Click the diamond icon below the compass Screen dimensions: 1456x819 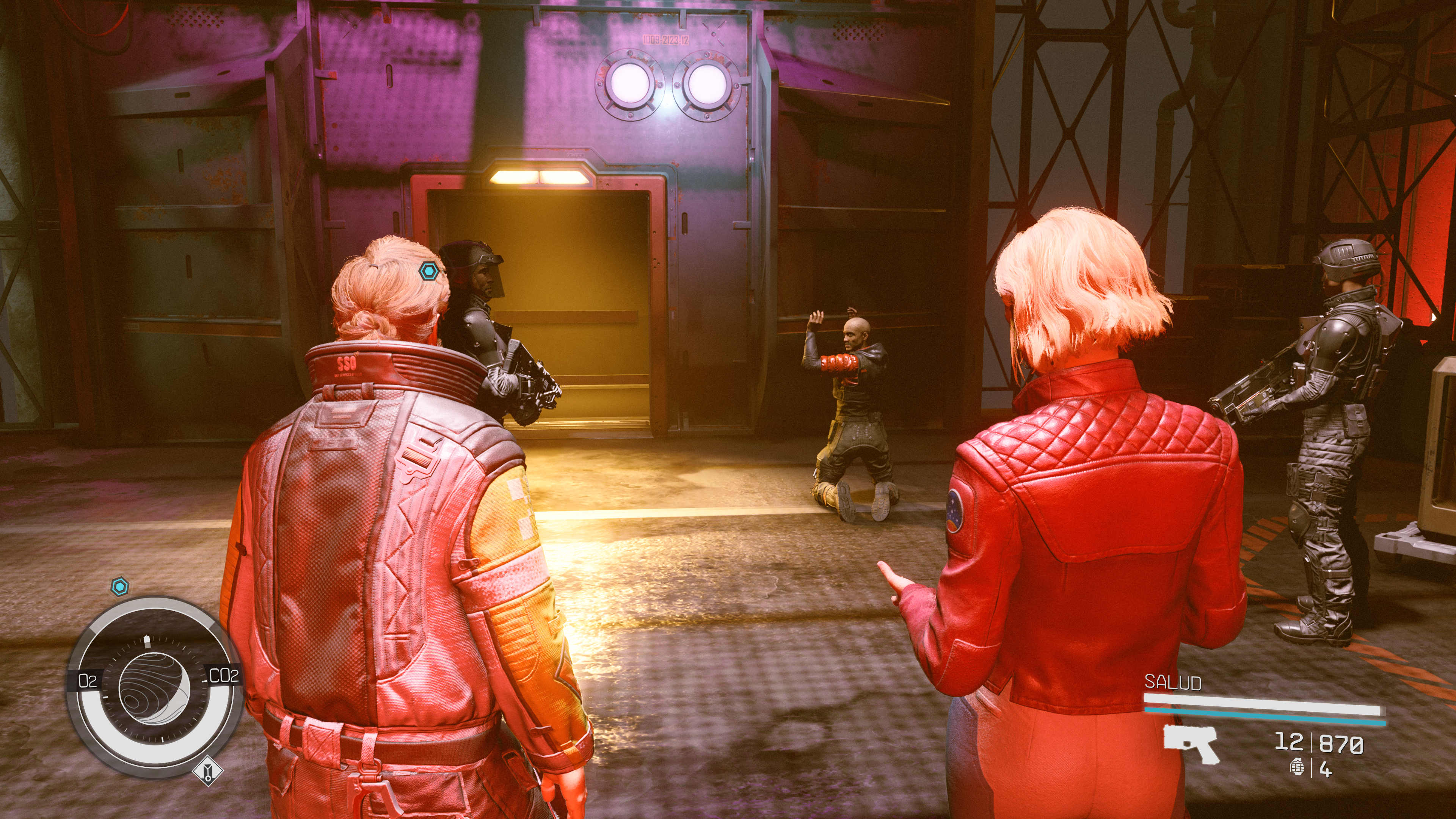coord(207,771)
